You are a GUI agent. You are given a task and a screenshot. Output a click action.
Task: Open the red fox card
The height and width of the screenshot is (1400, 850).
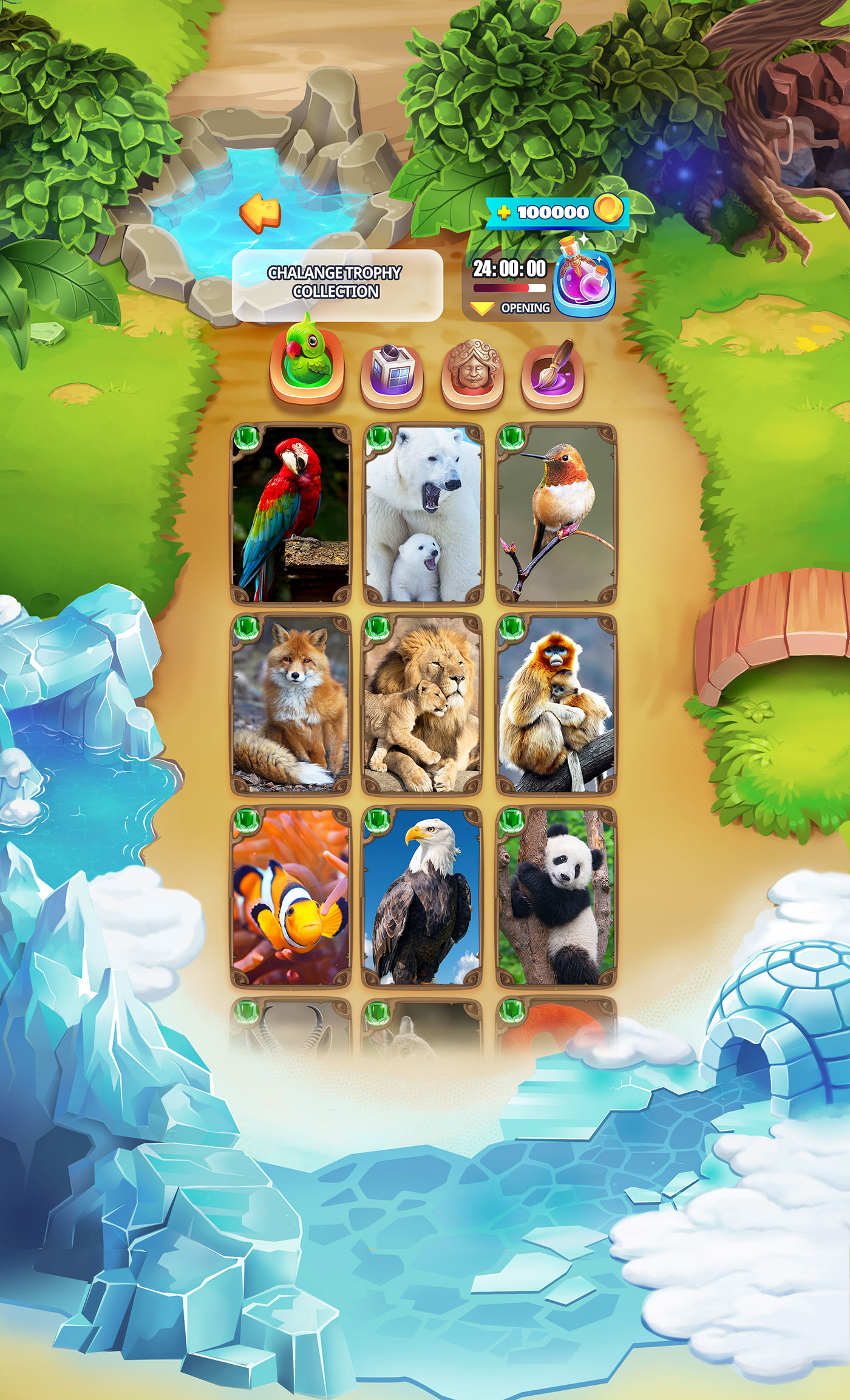(x=291, y=705)
